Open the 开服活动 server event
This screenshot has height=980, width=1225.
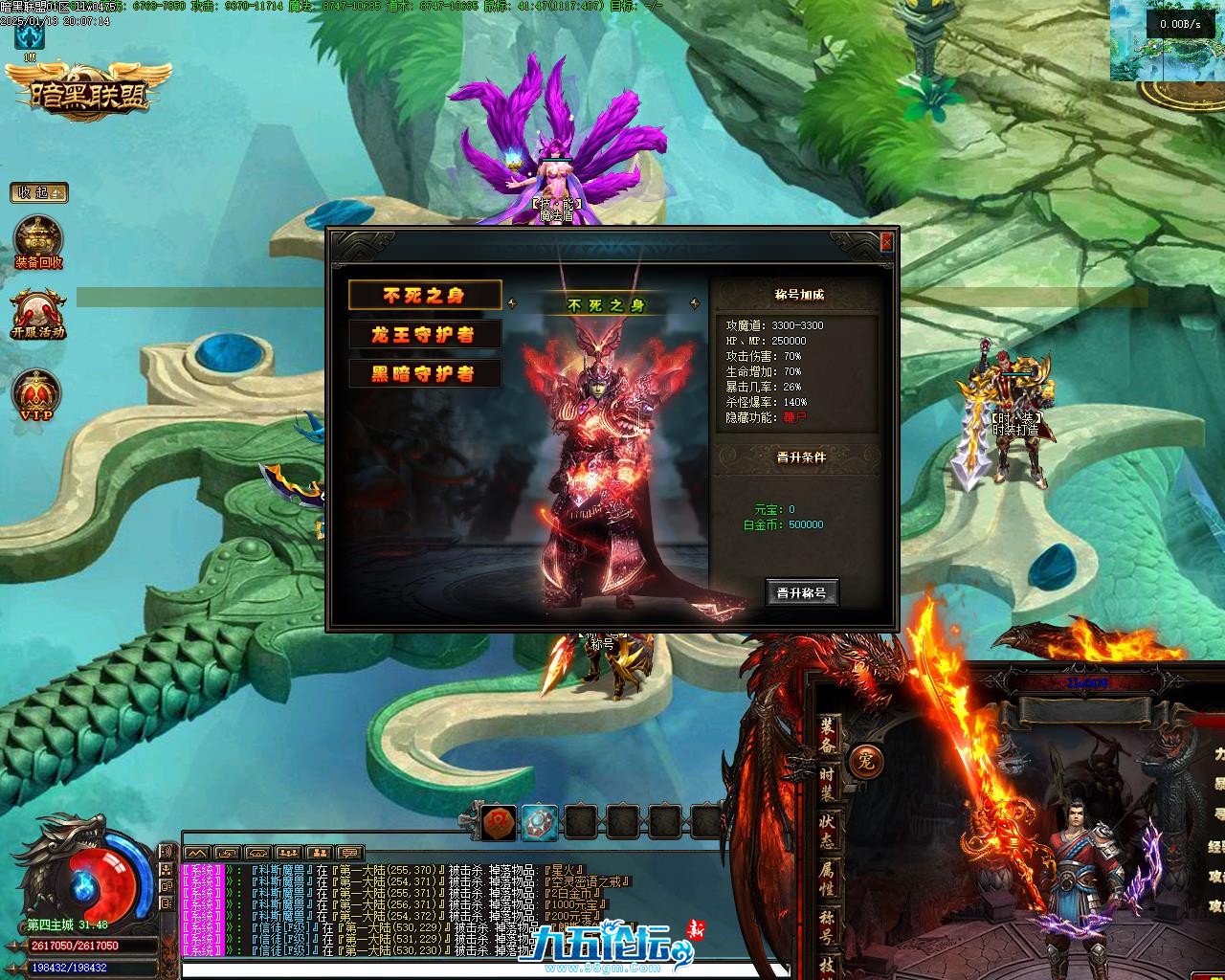38,314
